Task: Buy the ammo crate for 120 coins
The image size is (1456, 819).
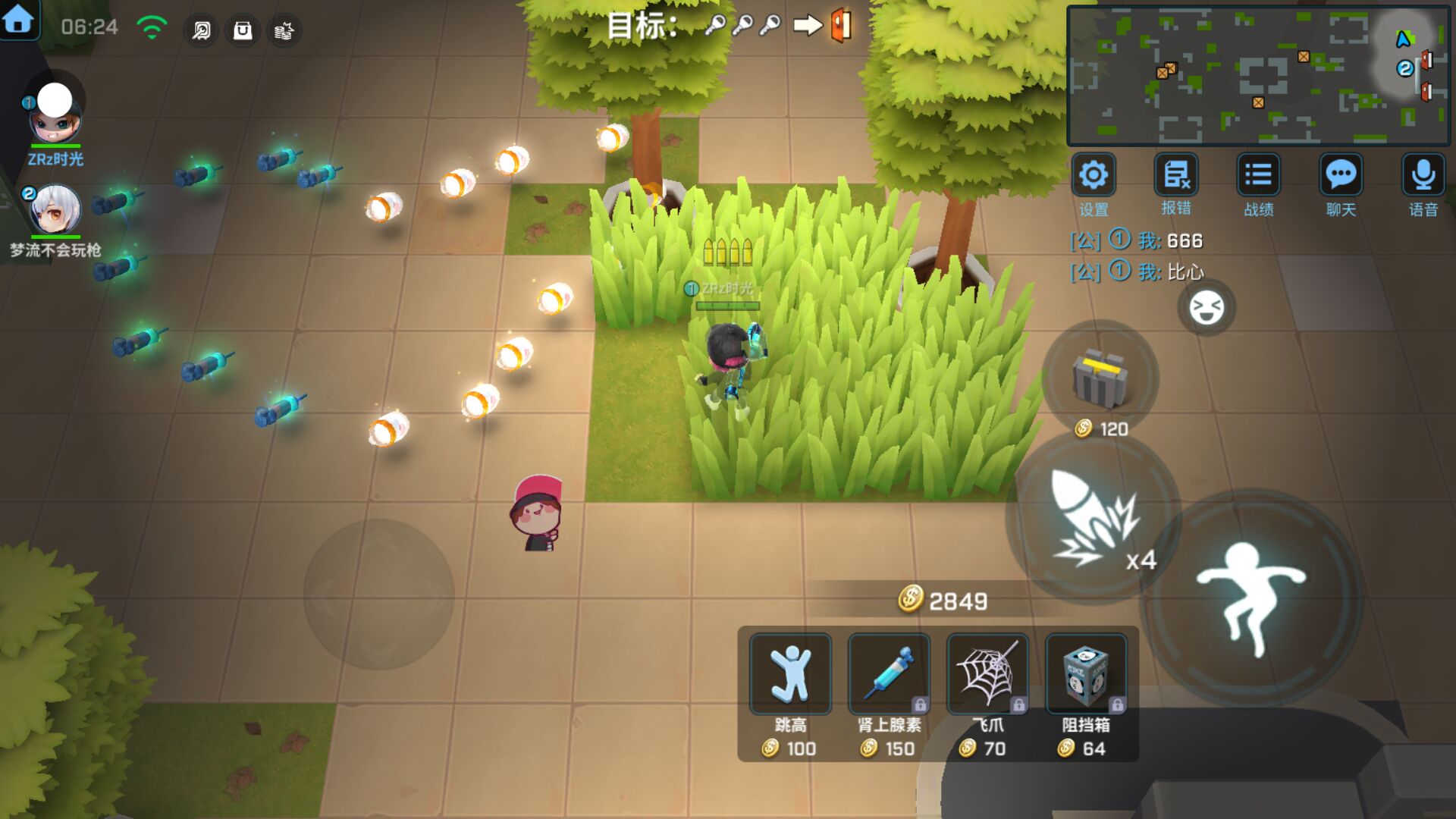Action: coord(1100,379)
